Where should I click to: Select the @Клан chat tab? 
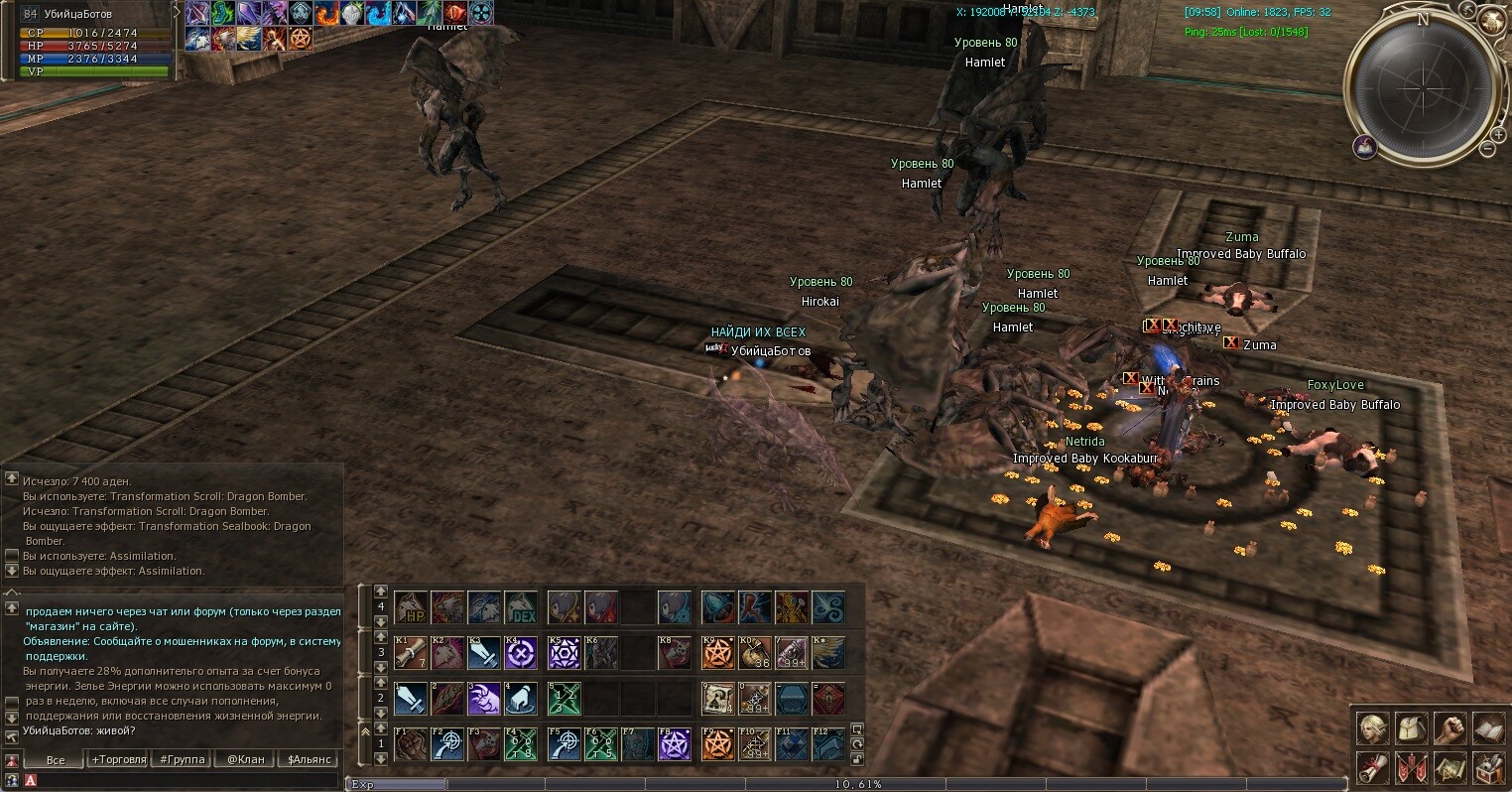245,759
